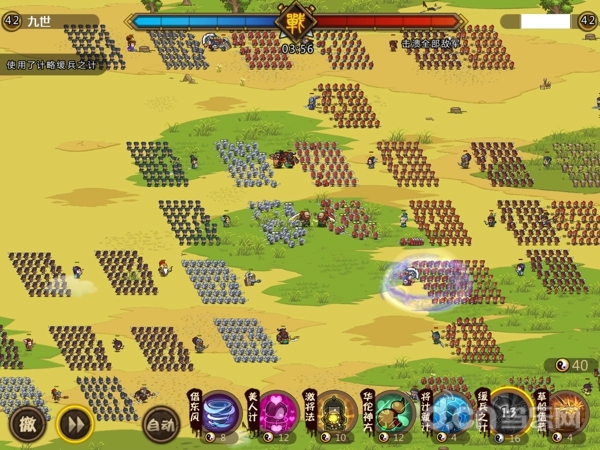Tap the 撤 retreat button
This screenshot has height=450, width=600.
click(x=27, y=424)
